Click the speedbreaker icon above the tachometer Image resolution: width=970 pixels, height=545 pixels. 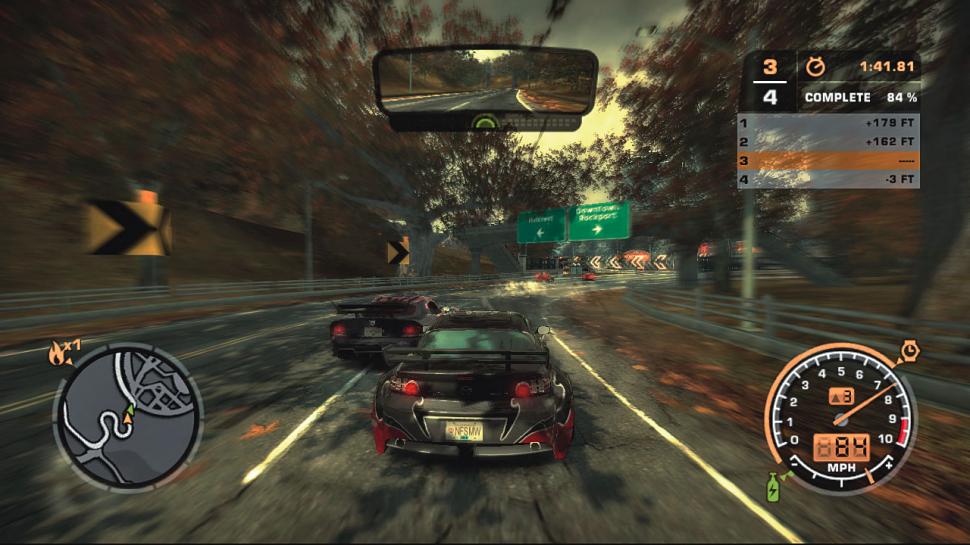pyautogui.click(x=911, y=351)
